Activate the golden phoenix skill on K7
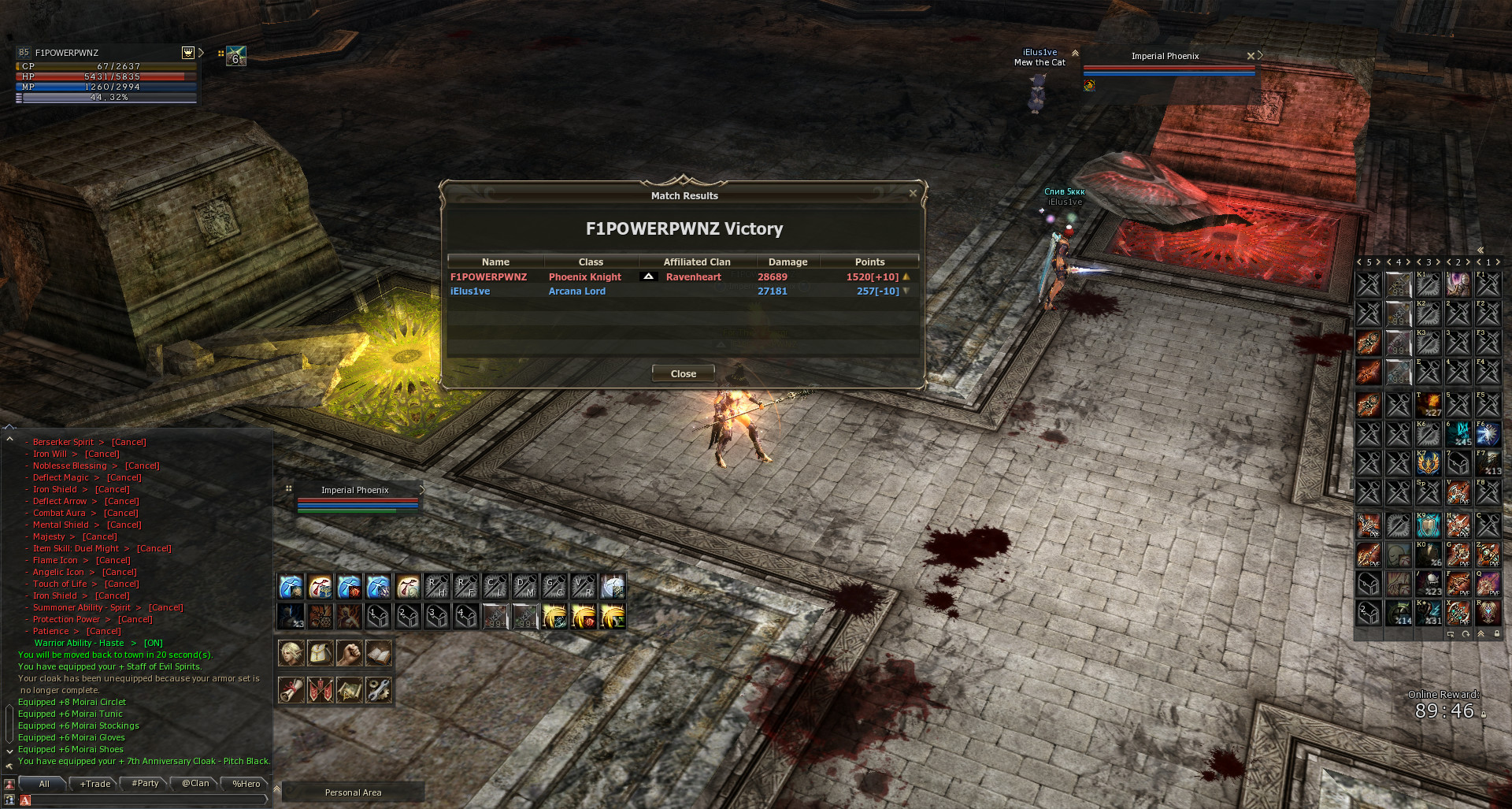1512x809 pixels. point(1428,463)
